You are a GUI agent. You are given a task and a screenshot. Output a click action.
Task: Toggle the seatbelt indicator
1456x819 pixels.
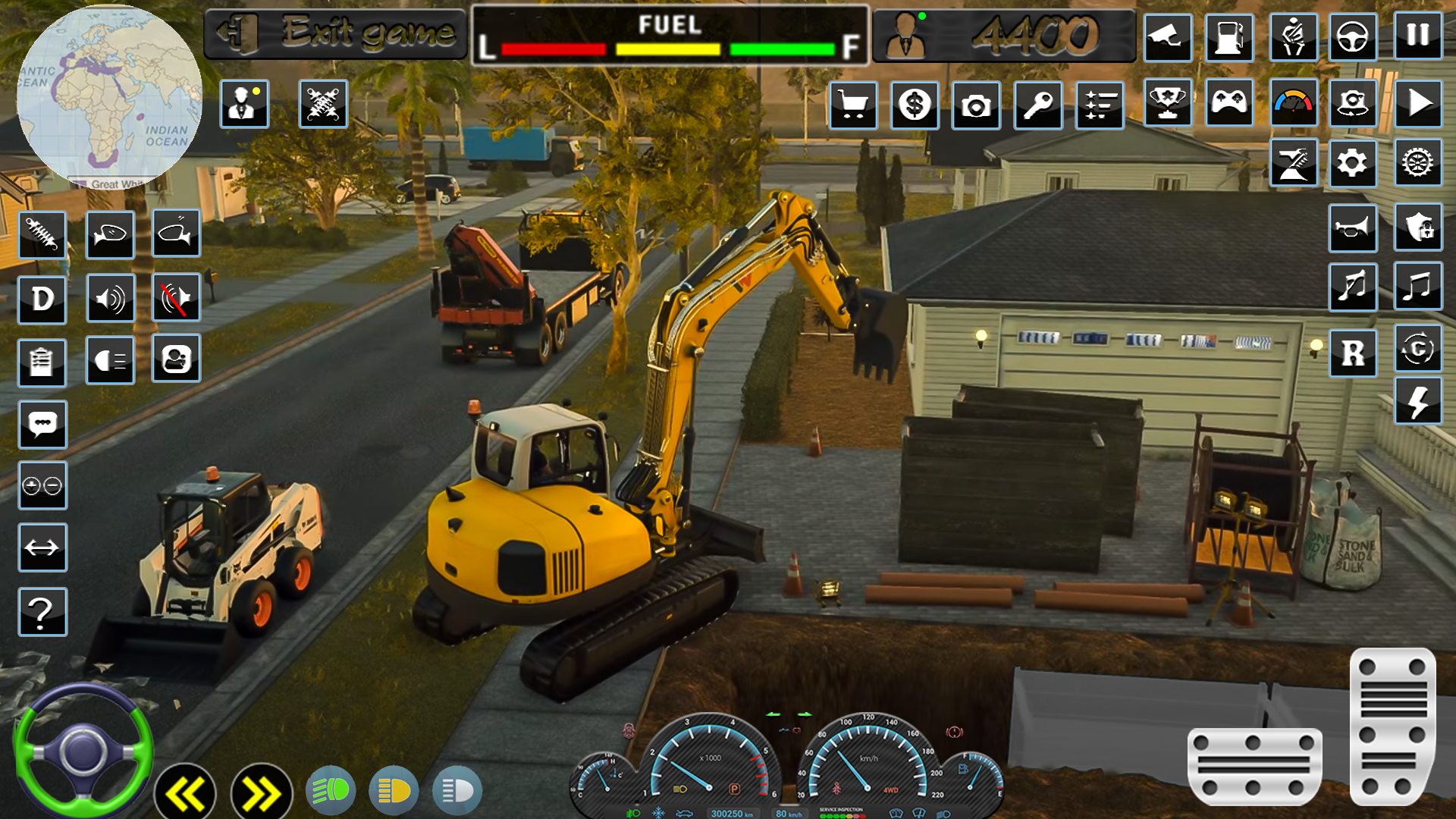pos(1293,38)
